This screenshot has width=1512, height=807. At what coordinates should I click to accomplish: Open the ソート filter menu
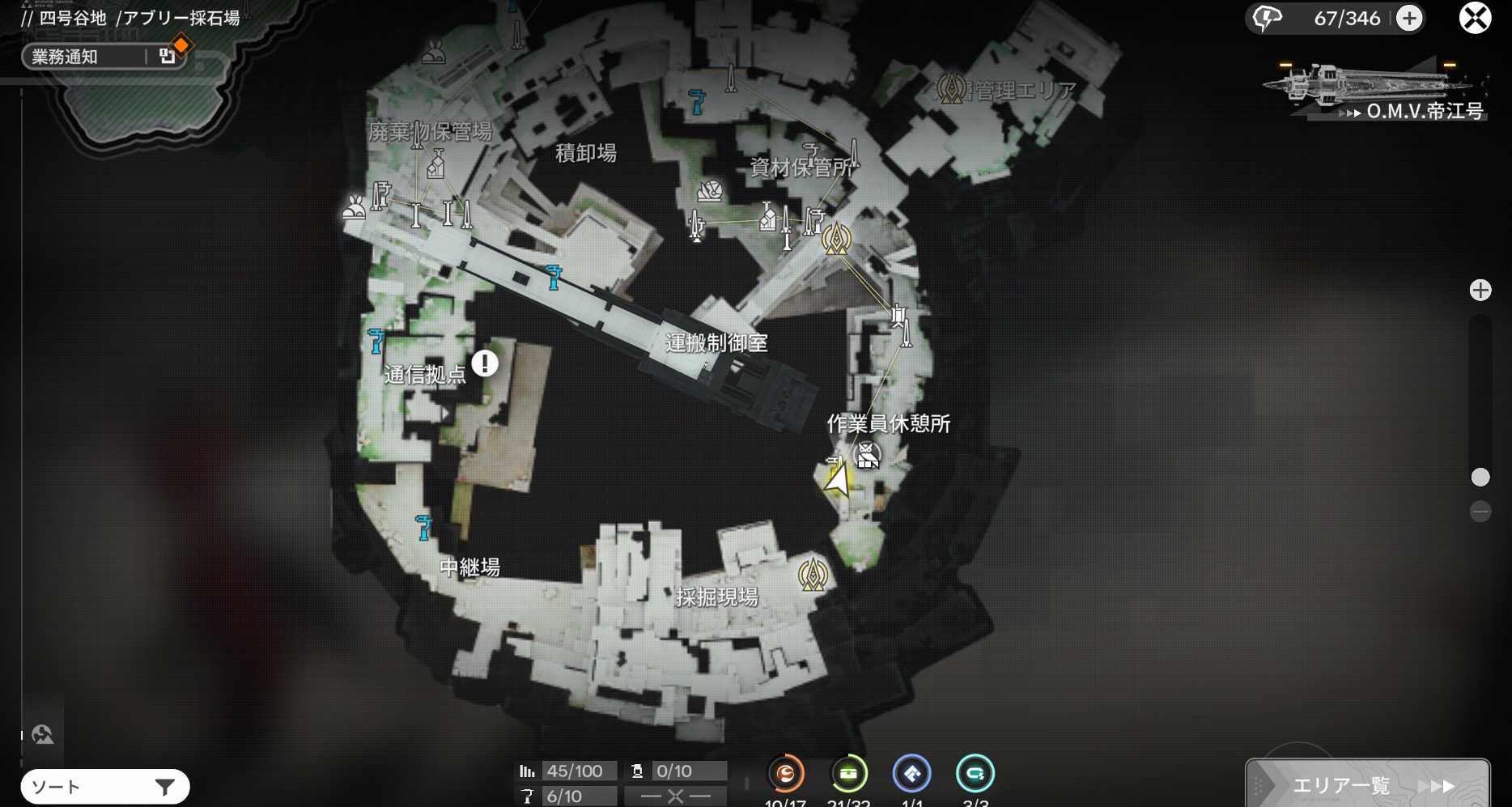[105, 787]
